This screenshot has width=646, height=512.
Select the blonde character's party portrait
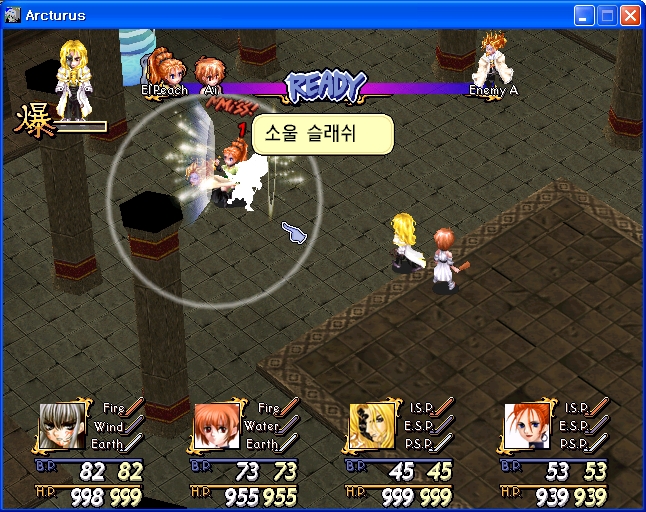368,427
